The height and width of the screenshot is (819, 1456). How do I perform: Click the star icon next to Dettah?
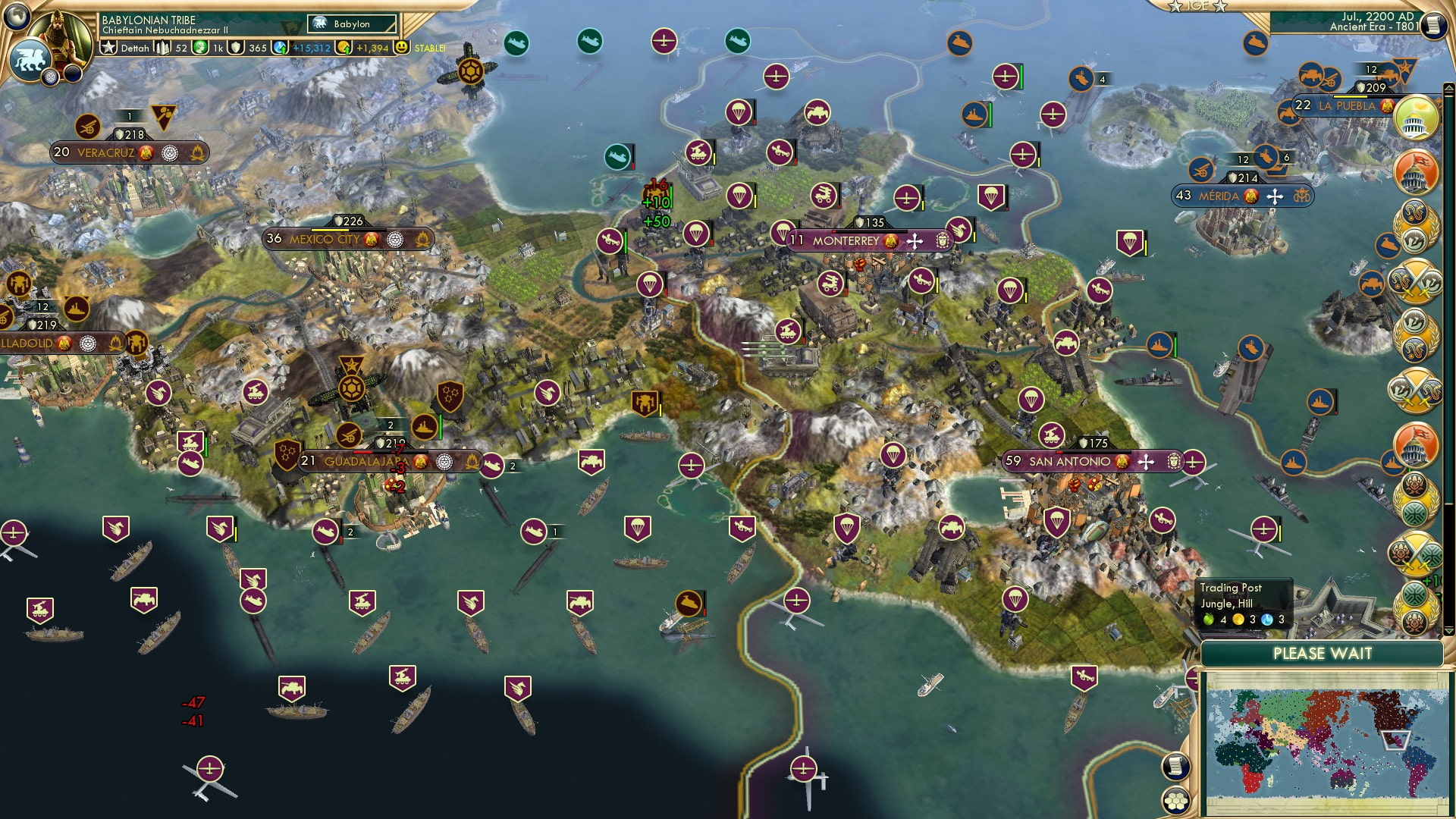(109, 47)
